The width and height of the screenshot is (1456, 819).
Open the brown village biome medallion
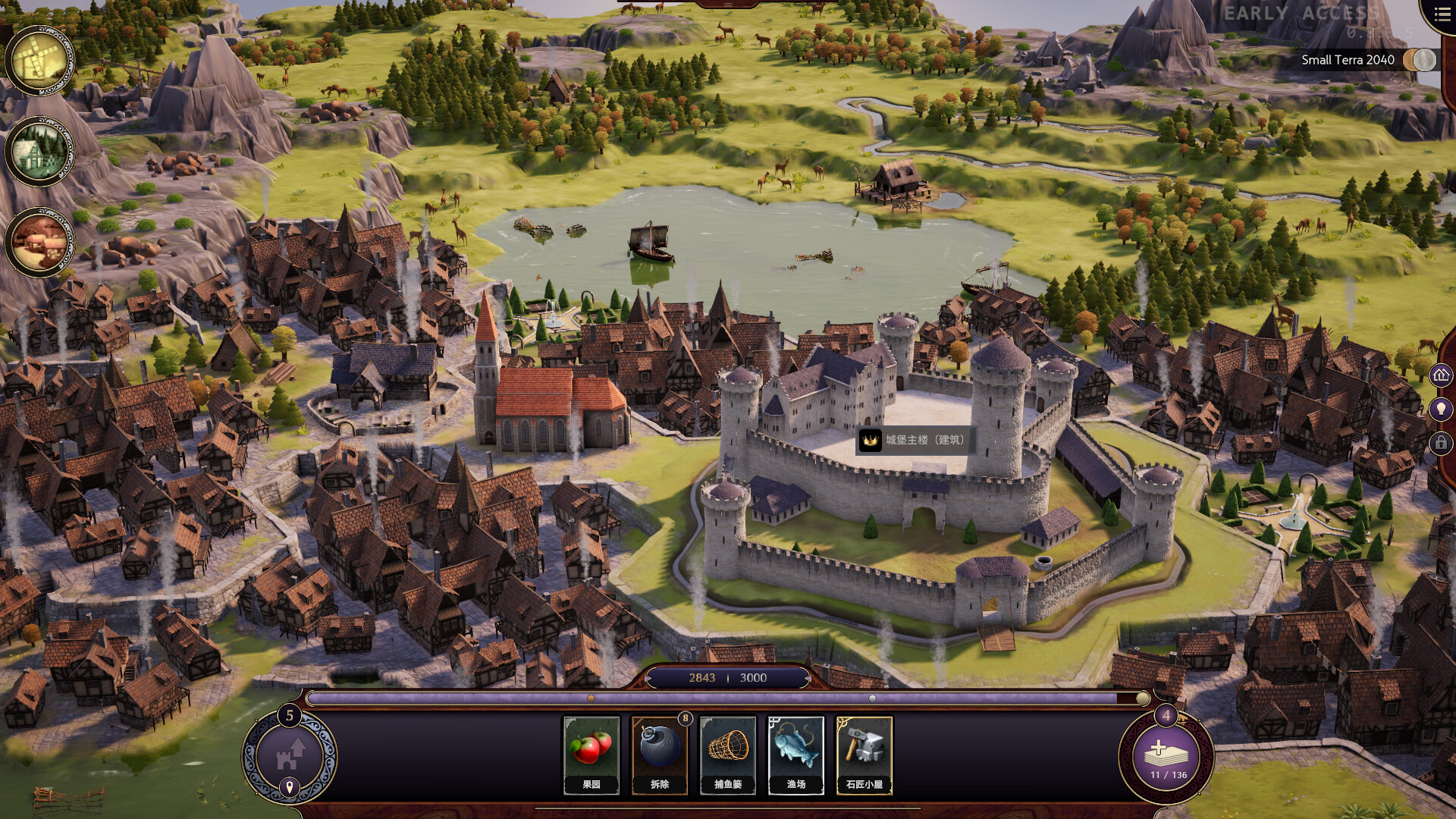pos(39,243)
